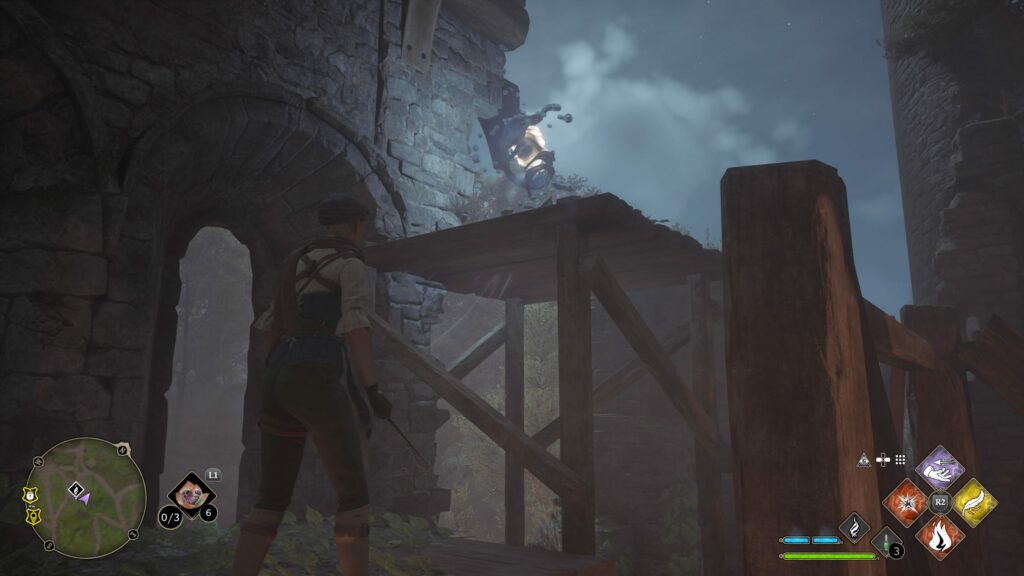Click the flame marker on the minimap
The height and width of the screenshot is (576, 1024).
[74, 489]
